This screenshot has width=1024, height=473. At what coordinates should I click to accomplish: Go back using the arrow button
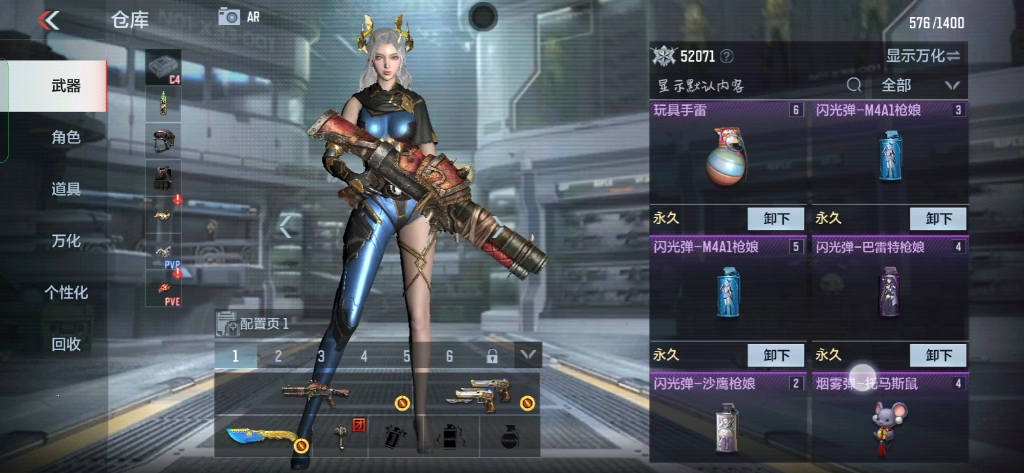coord(48,20)
